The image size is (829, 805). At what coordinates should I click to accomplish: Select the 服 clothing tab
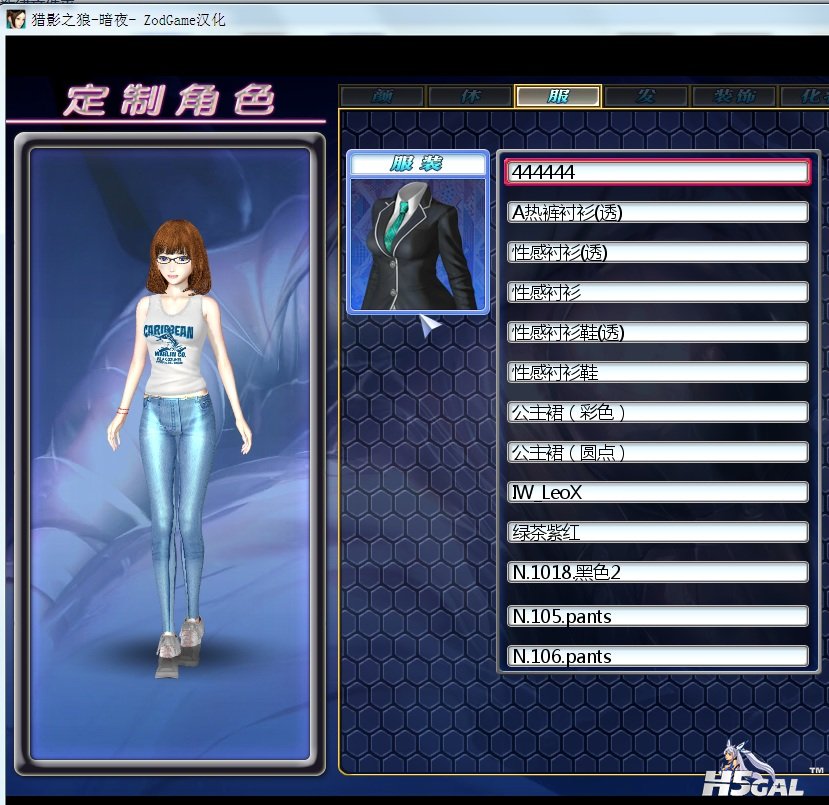tap(558, 96)
